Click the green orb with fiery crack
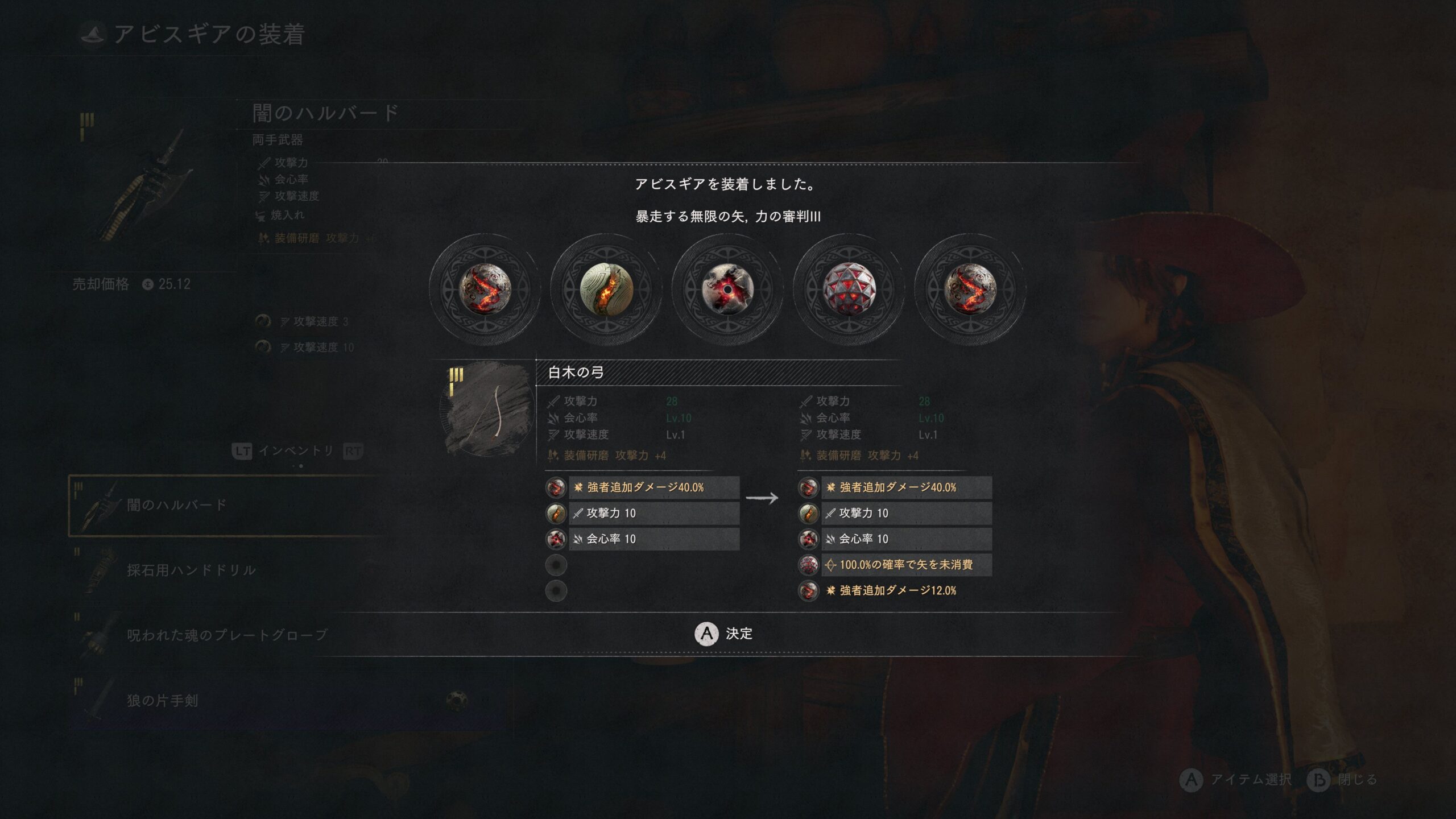 coord(606,289)
